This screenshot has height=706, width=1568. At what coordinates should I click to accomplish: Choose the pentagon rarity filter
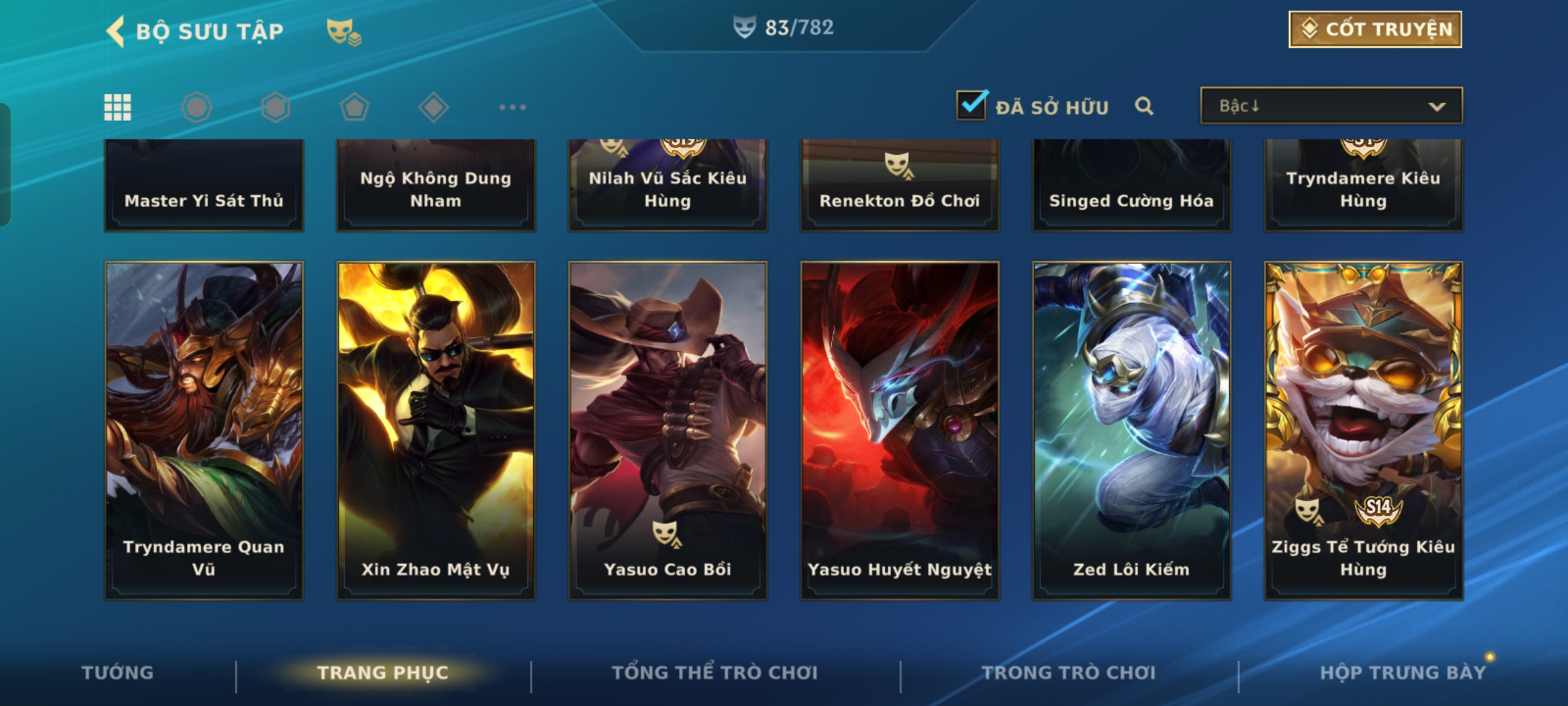(x=354, y=107)
